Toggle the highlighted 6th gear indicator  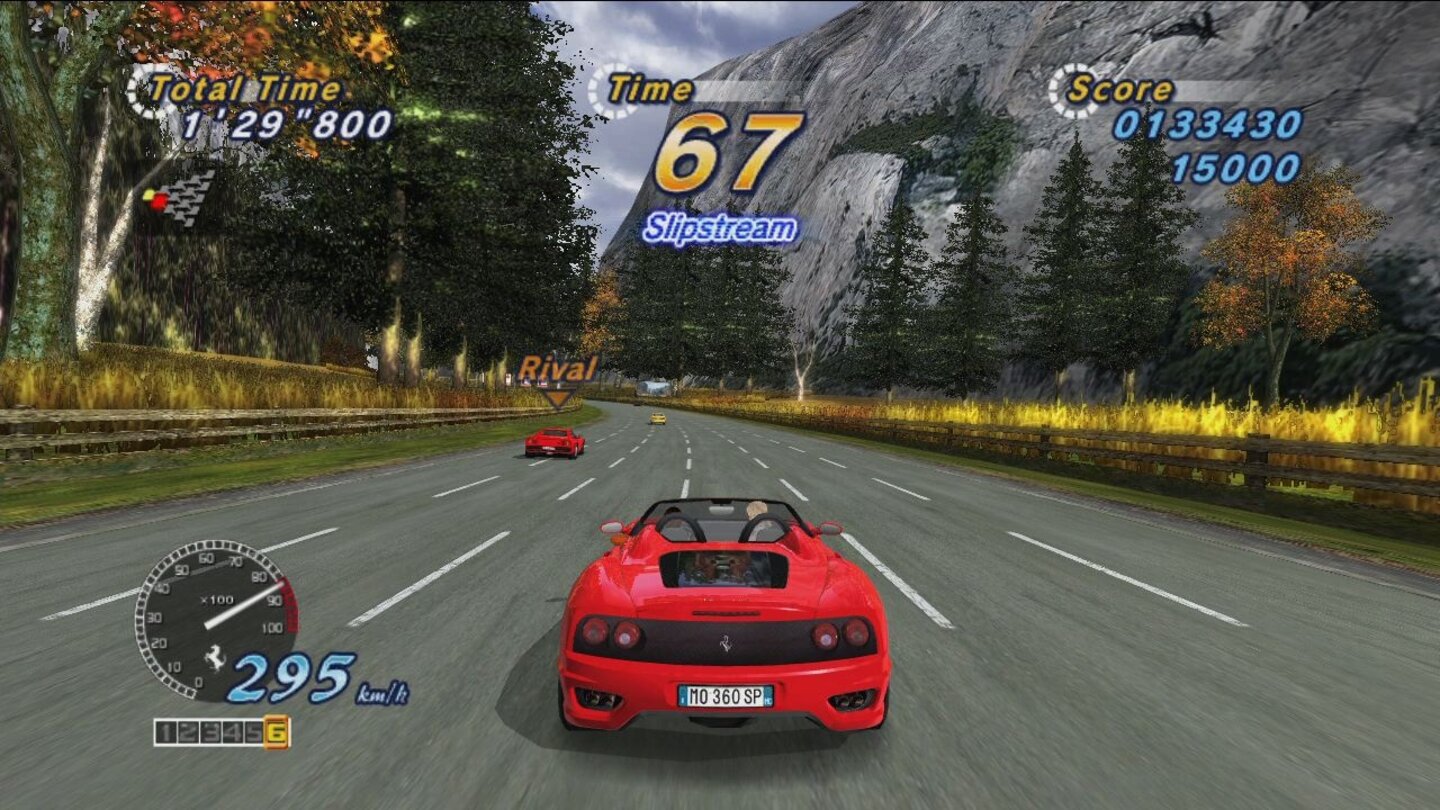pos(276,733)
